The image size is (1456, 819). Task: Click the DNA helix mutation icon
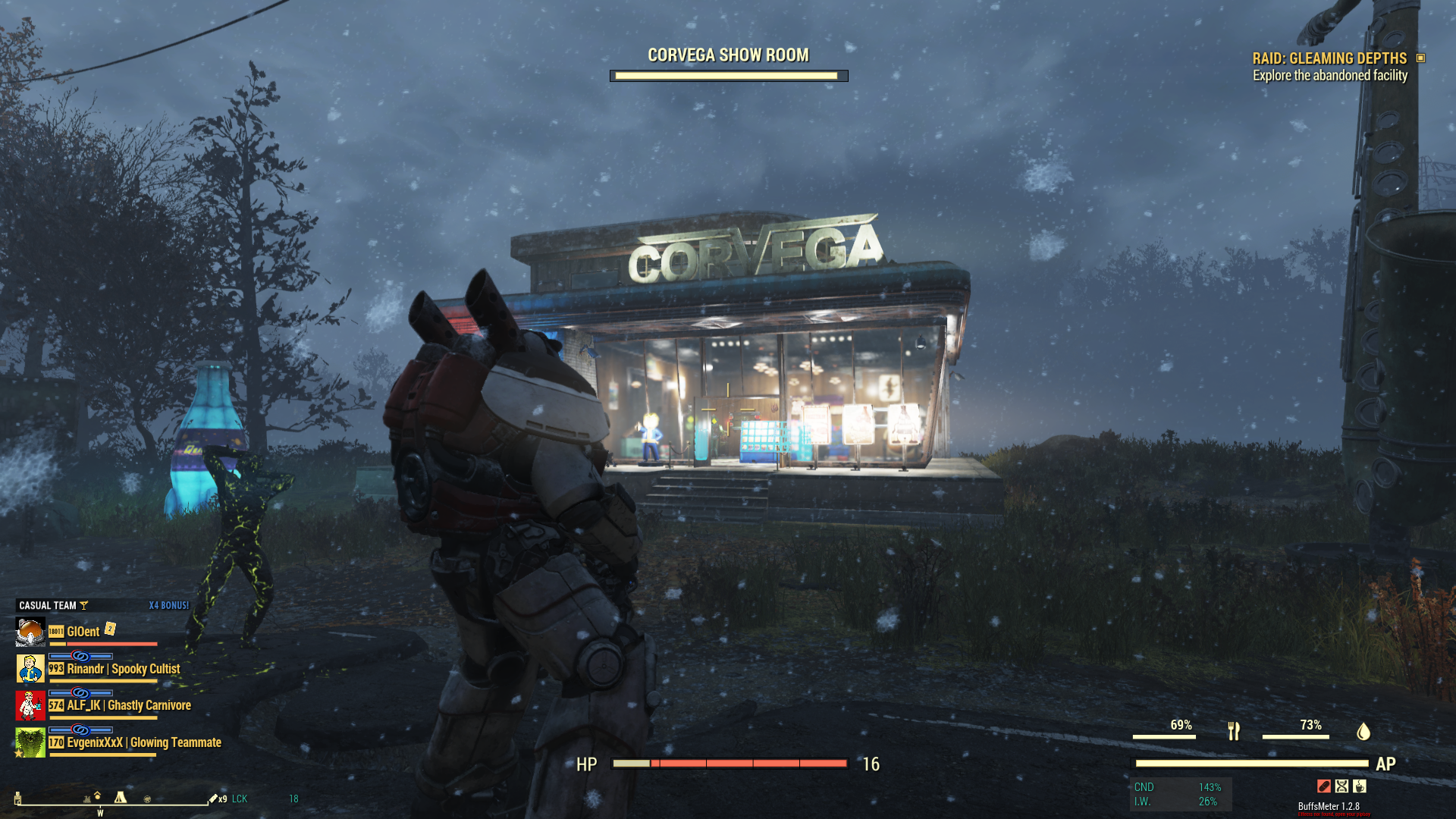[1342, 786]
